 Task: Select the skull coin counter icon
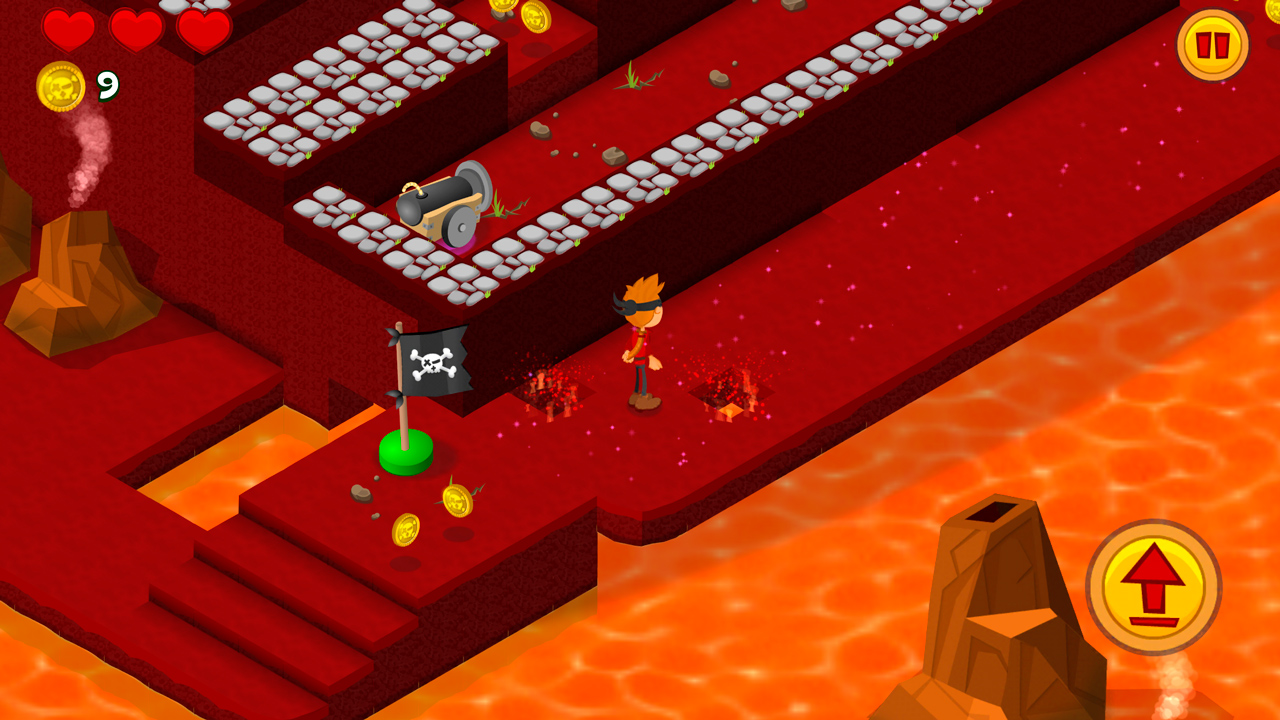(62, 88)
